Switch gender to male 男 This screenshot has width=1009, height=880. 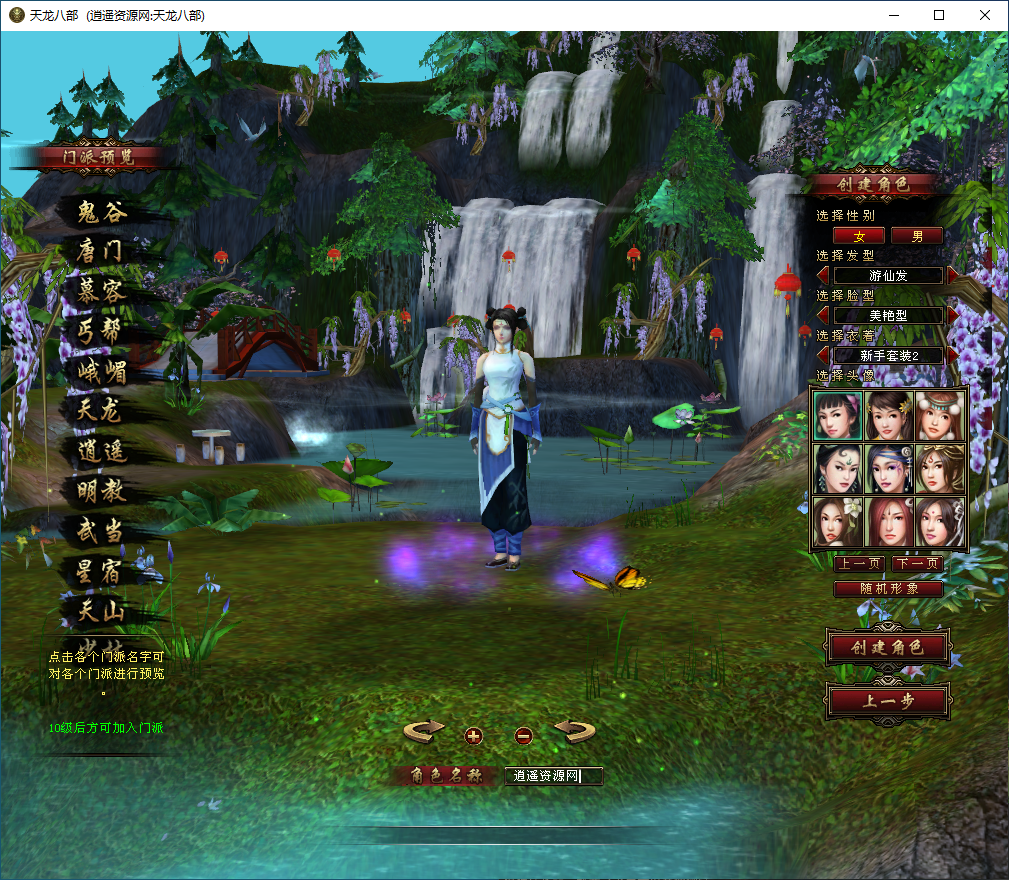917,236
